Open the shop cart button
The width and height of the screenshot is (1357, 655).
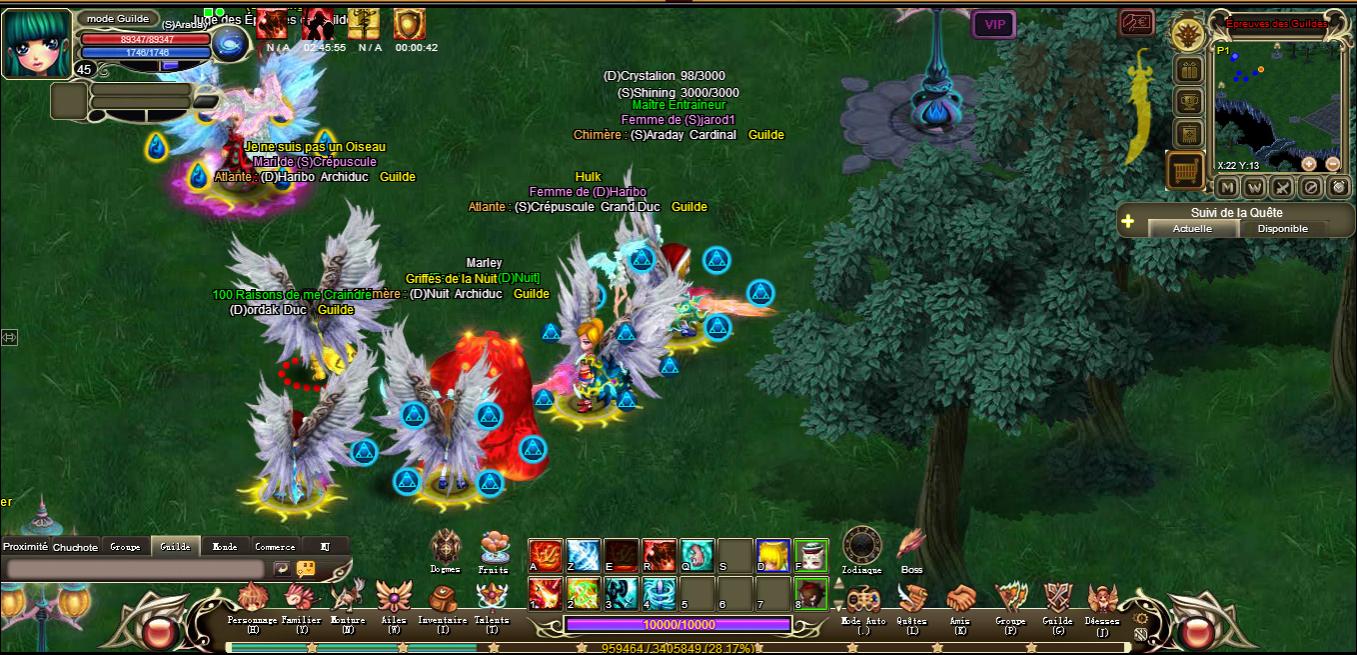(x=1186, y=171)
